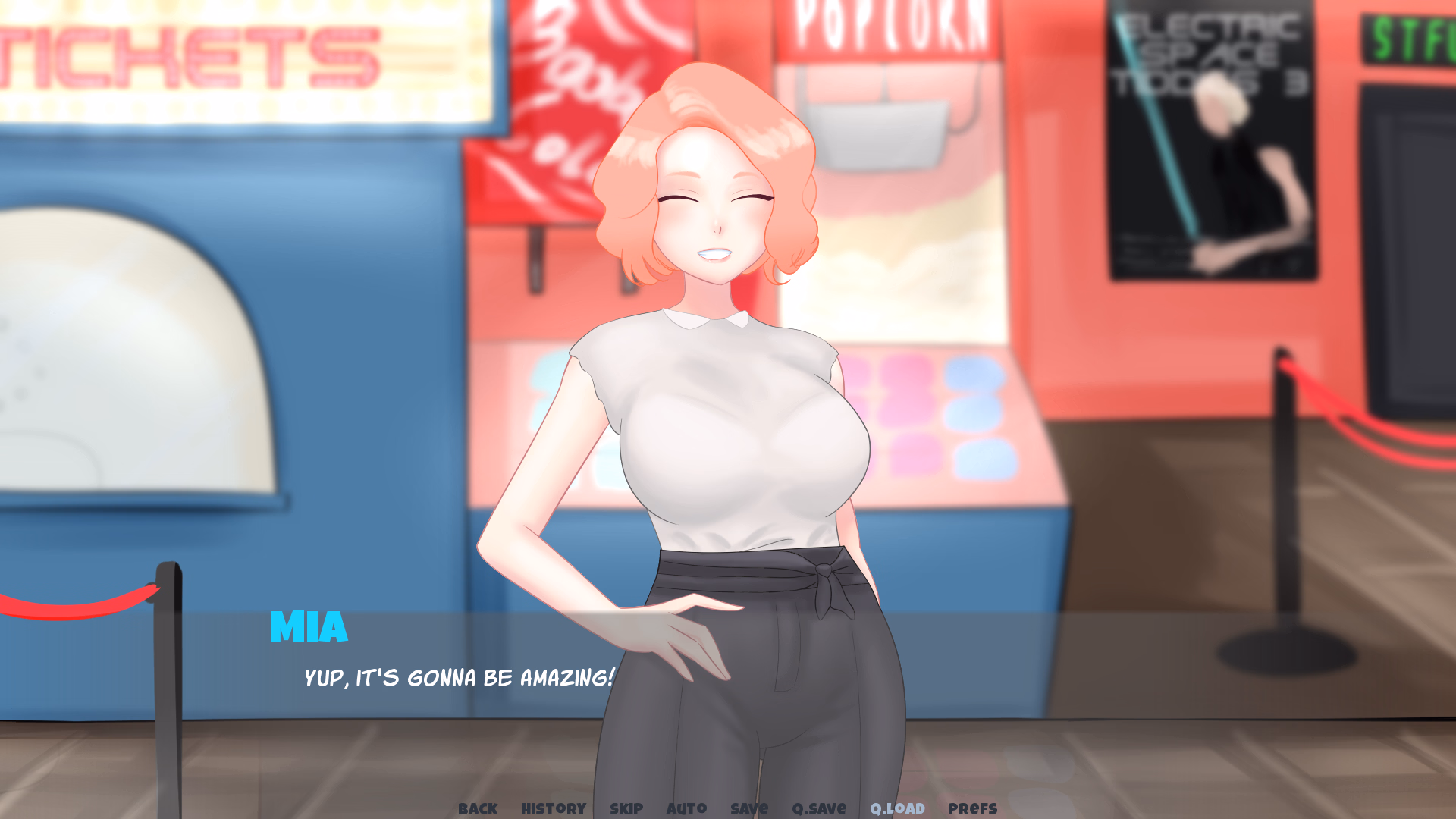The height and width of the screenshot is (819, 1456).
Task: Toggle AUTO-forward dialogue mode
Action: click(x=686, y=808)
